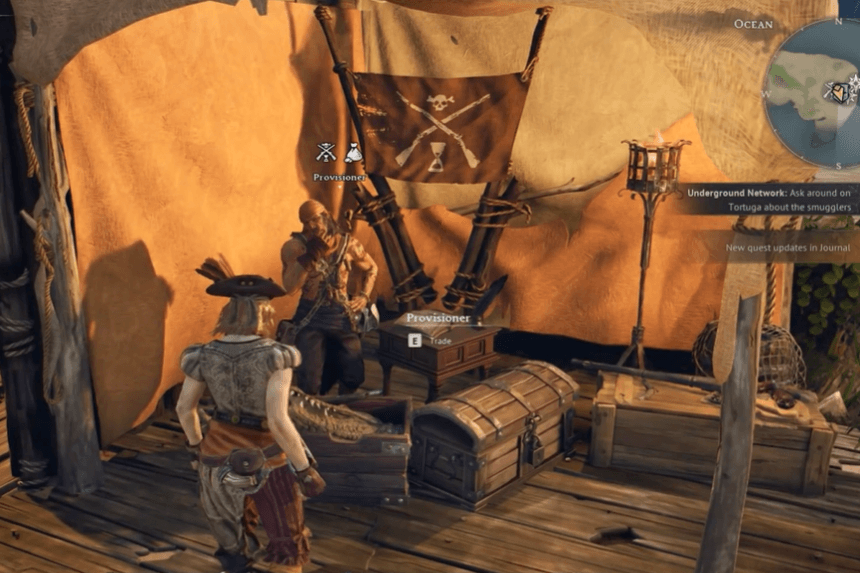This screenshot has height=573, width=860.
Task: Open the Journal quest update notification
Action: pyautogui.click(x=788, y=248)
